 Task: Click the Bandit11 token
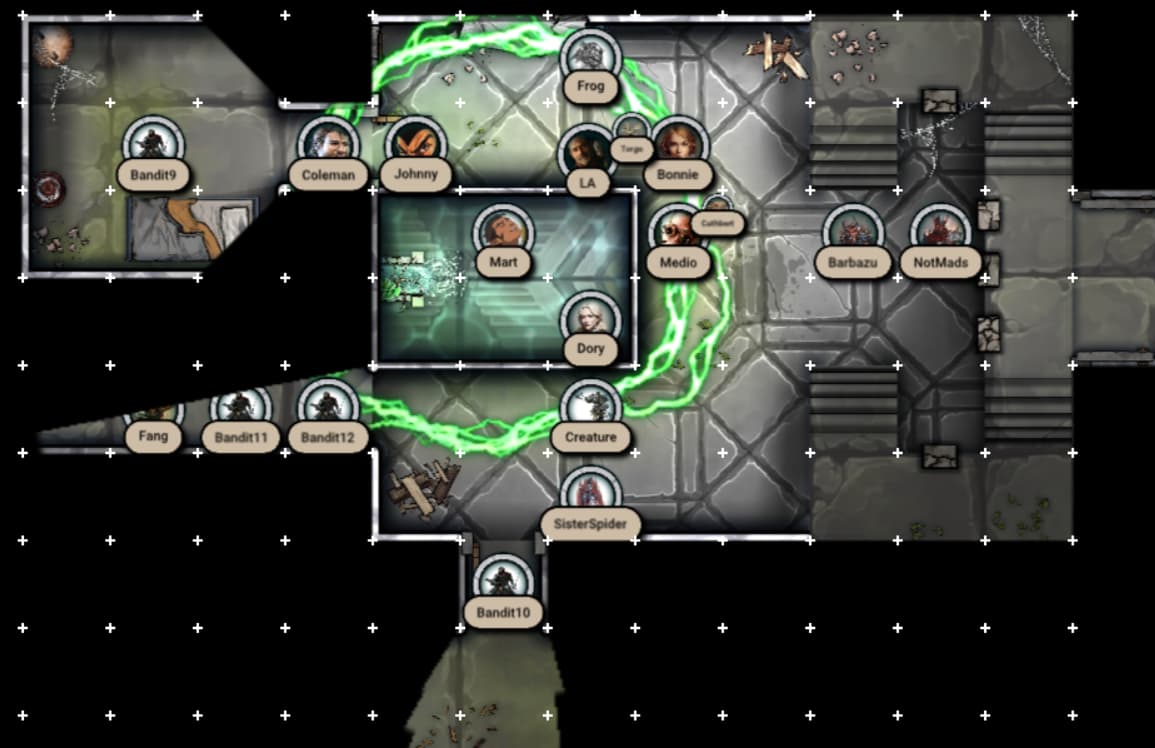[240, 409]
